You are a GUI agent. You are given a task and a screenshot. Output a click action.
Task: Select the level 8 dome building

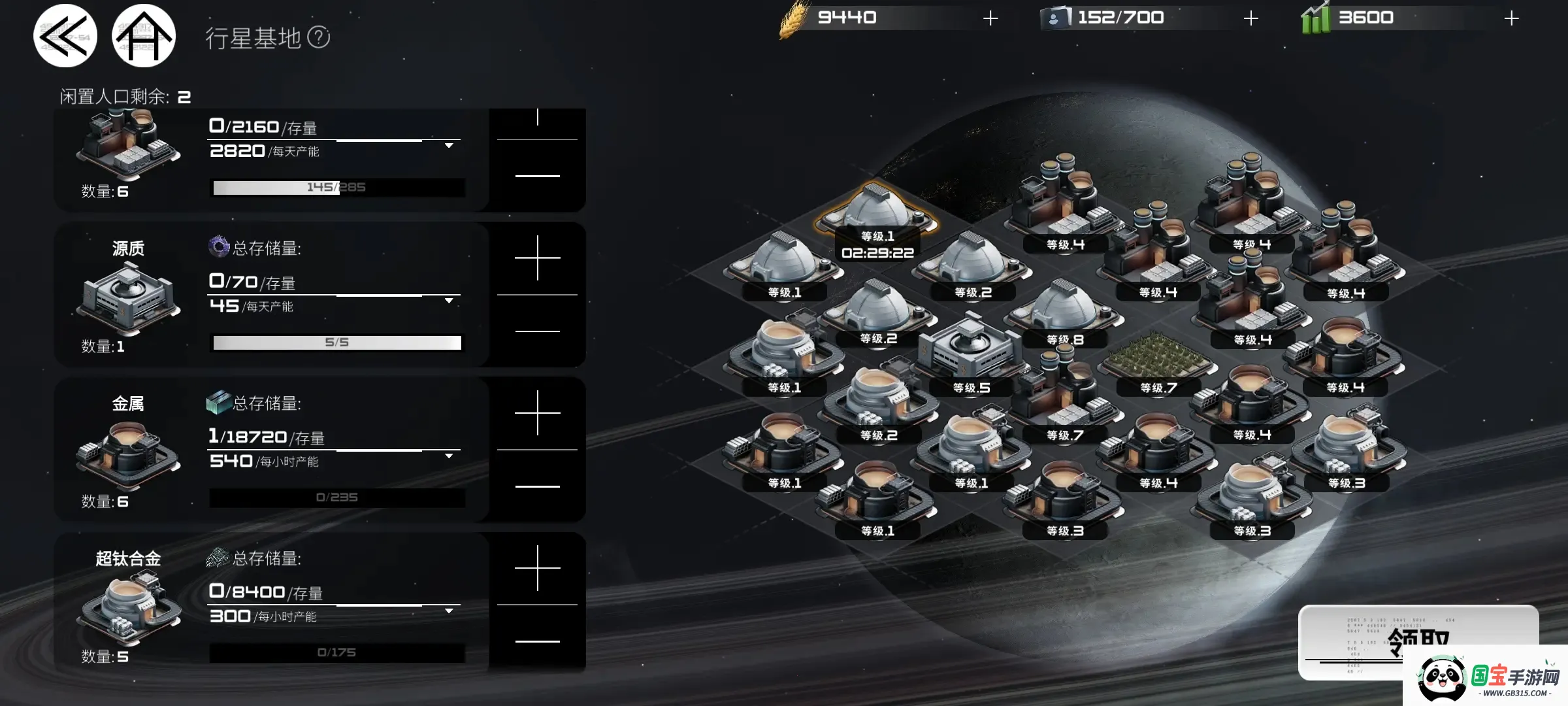pos(1065,311)
